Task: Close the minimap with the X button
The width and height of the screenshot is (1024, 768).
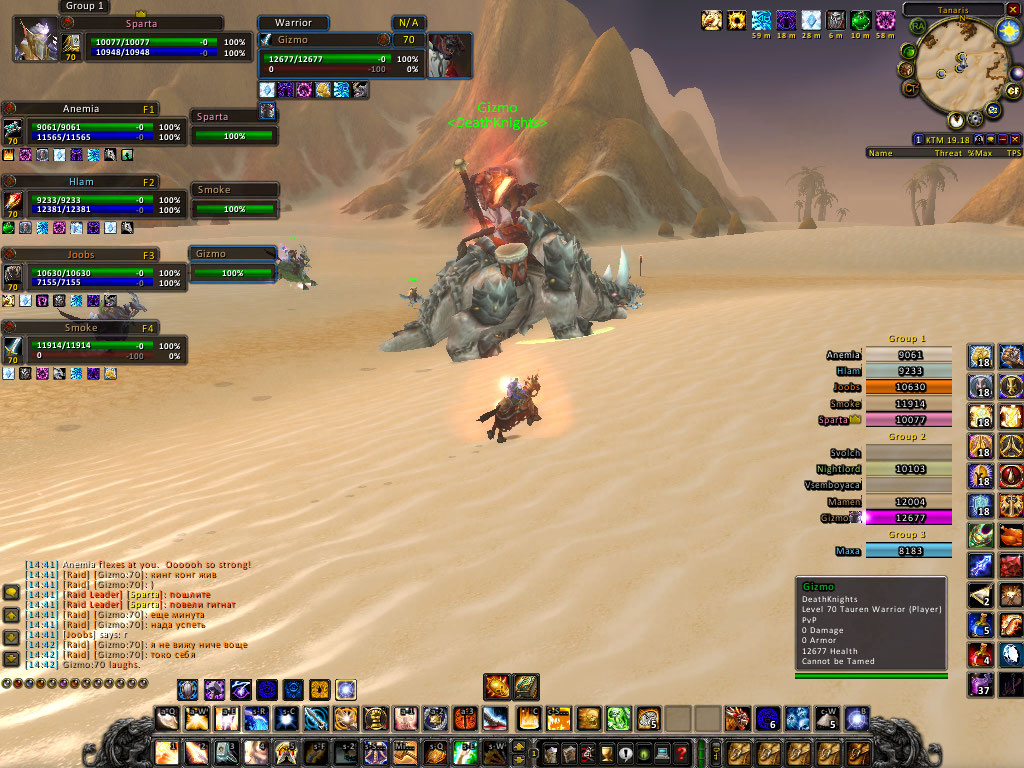Action: point(1011,8)
